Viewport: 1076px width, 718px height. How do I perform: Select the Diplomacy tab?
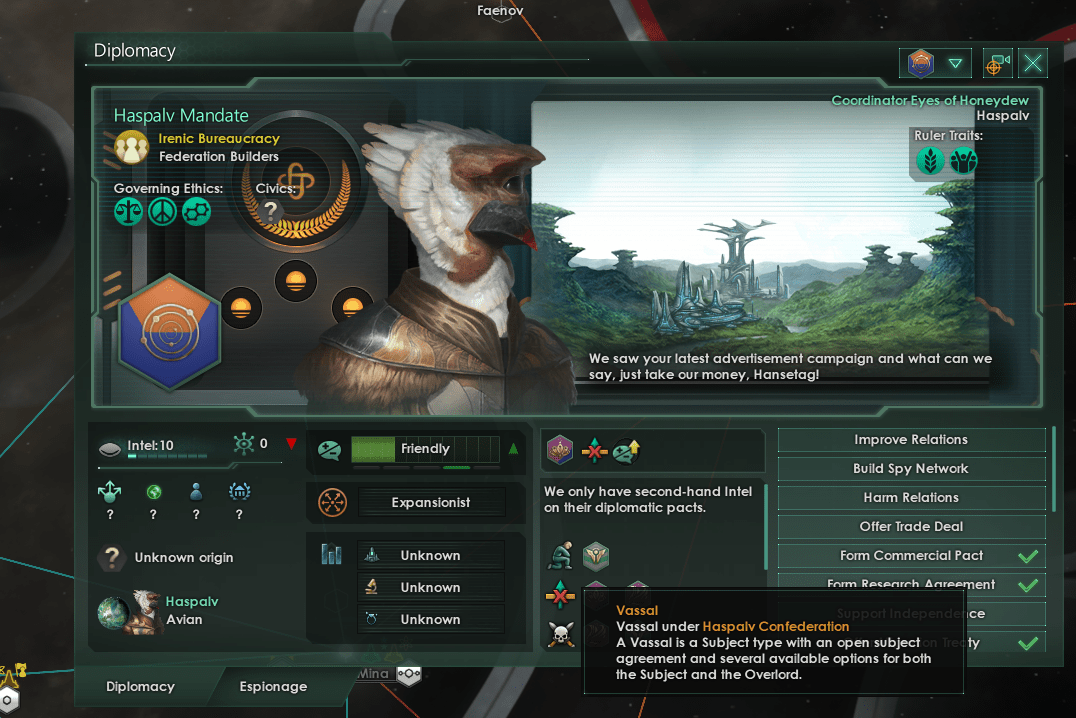(x=140, y=687)
